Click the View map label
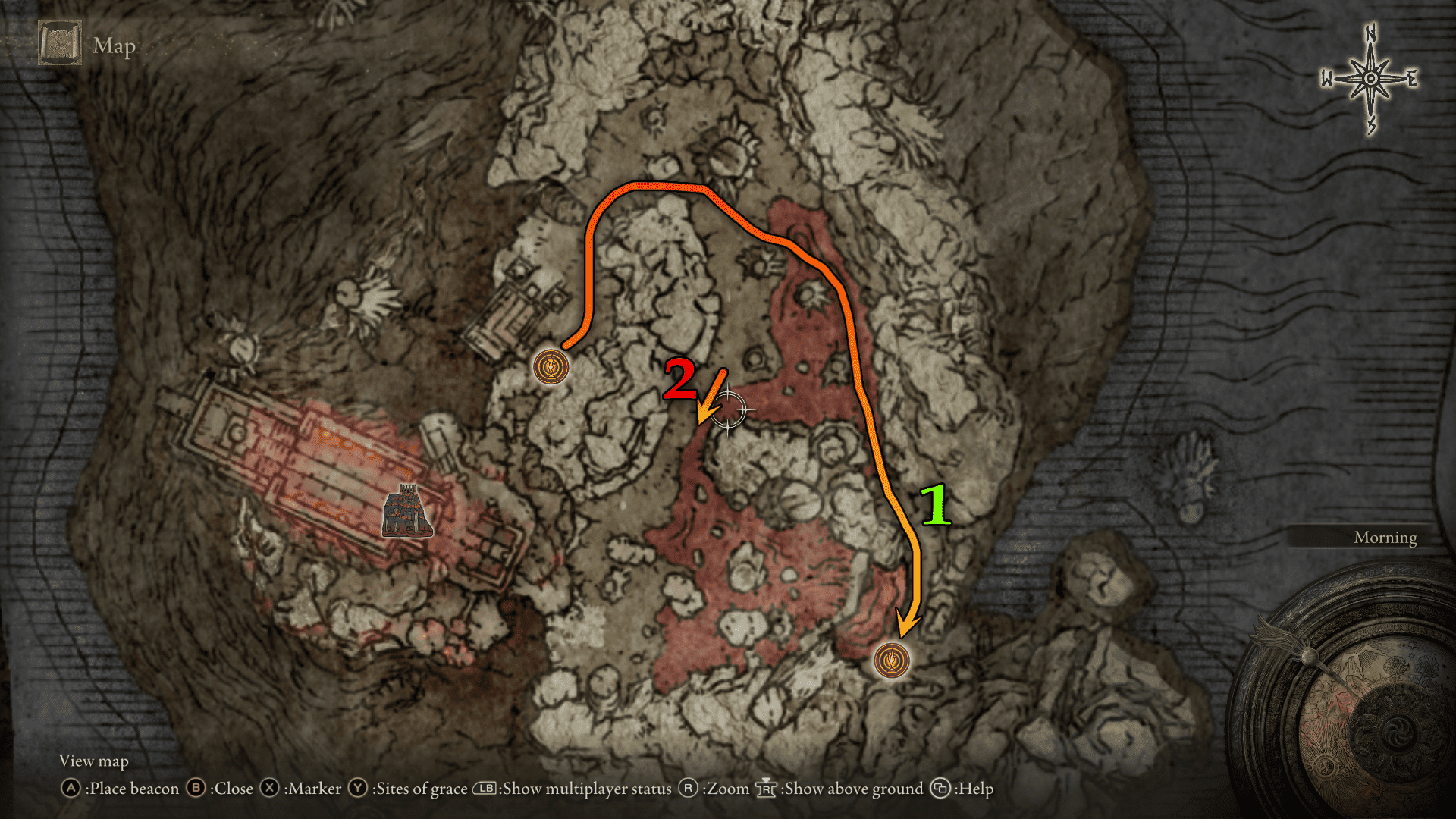Screen dimensions: 1456x819 pos(93,761)
